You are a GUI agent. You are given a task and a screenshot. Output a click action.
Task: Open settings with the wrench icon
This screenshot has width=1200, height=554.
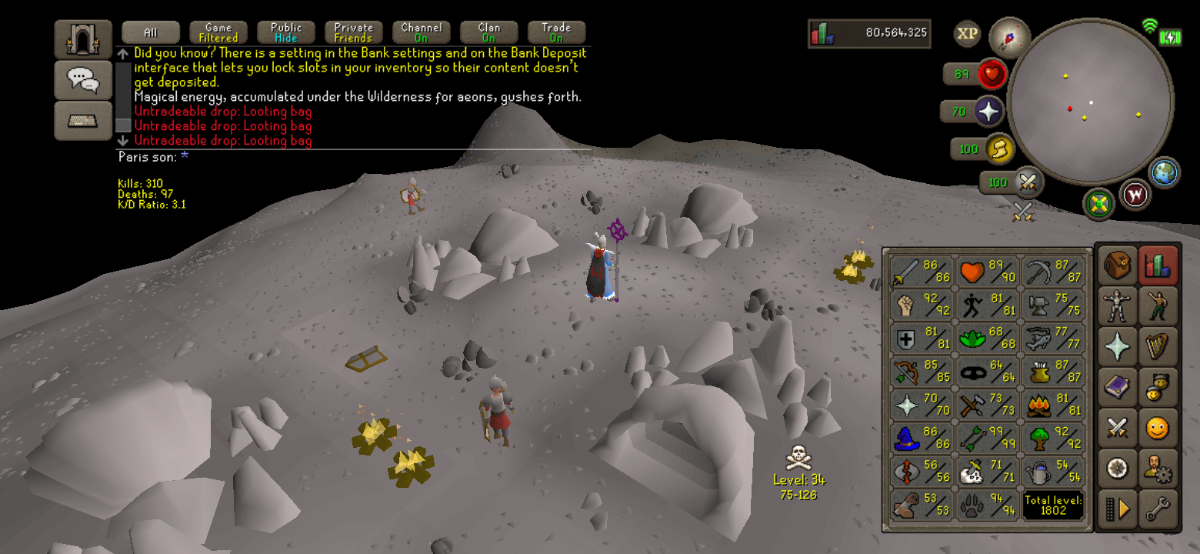(x=1158, y=508)
